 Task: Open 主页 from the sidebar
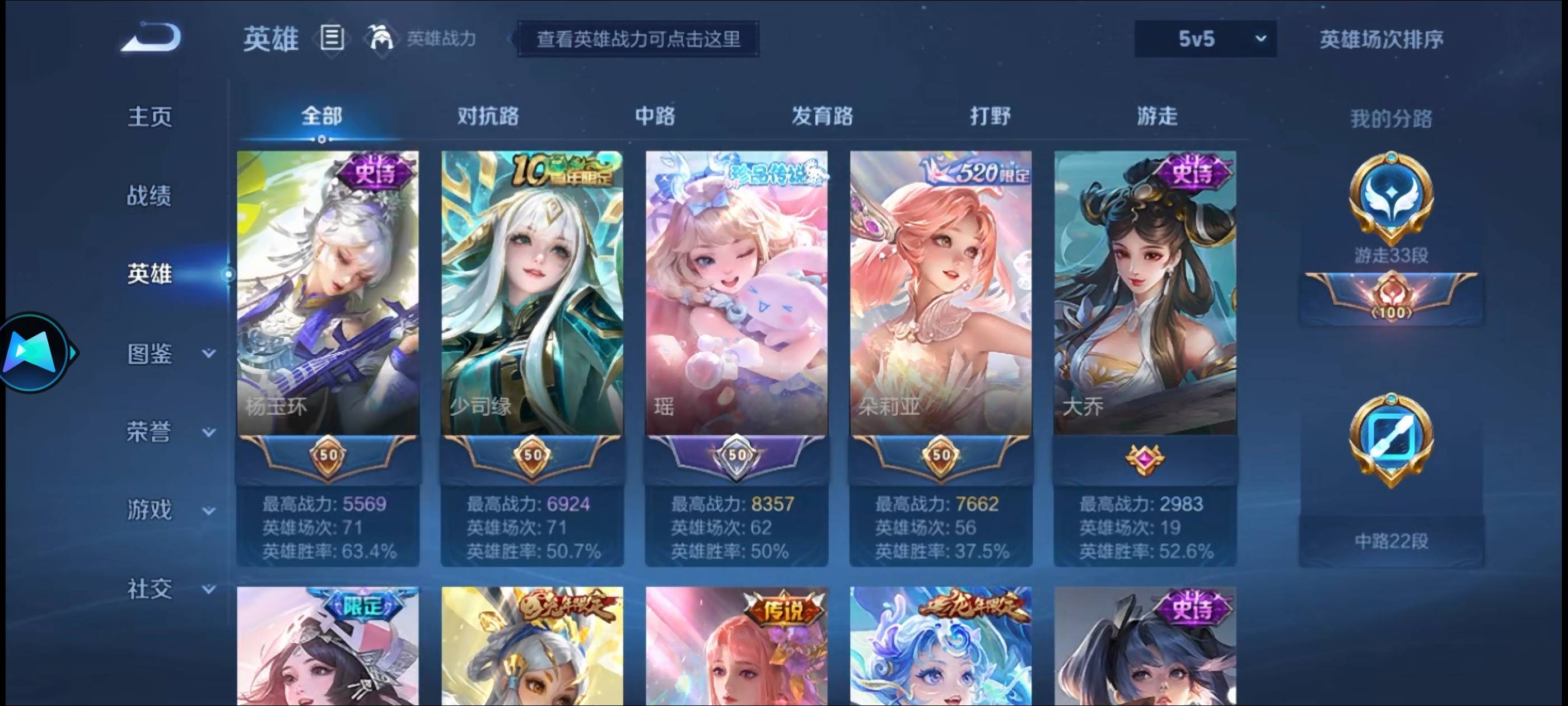pyautogui.click(x=150, y=117)
